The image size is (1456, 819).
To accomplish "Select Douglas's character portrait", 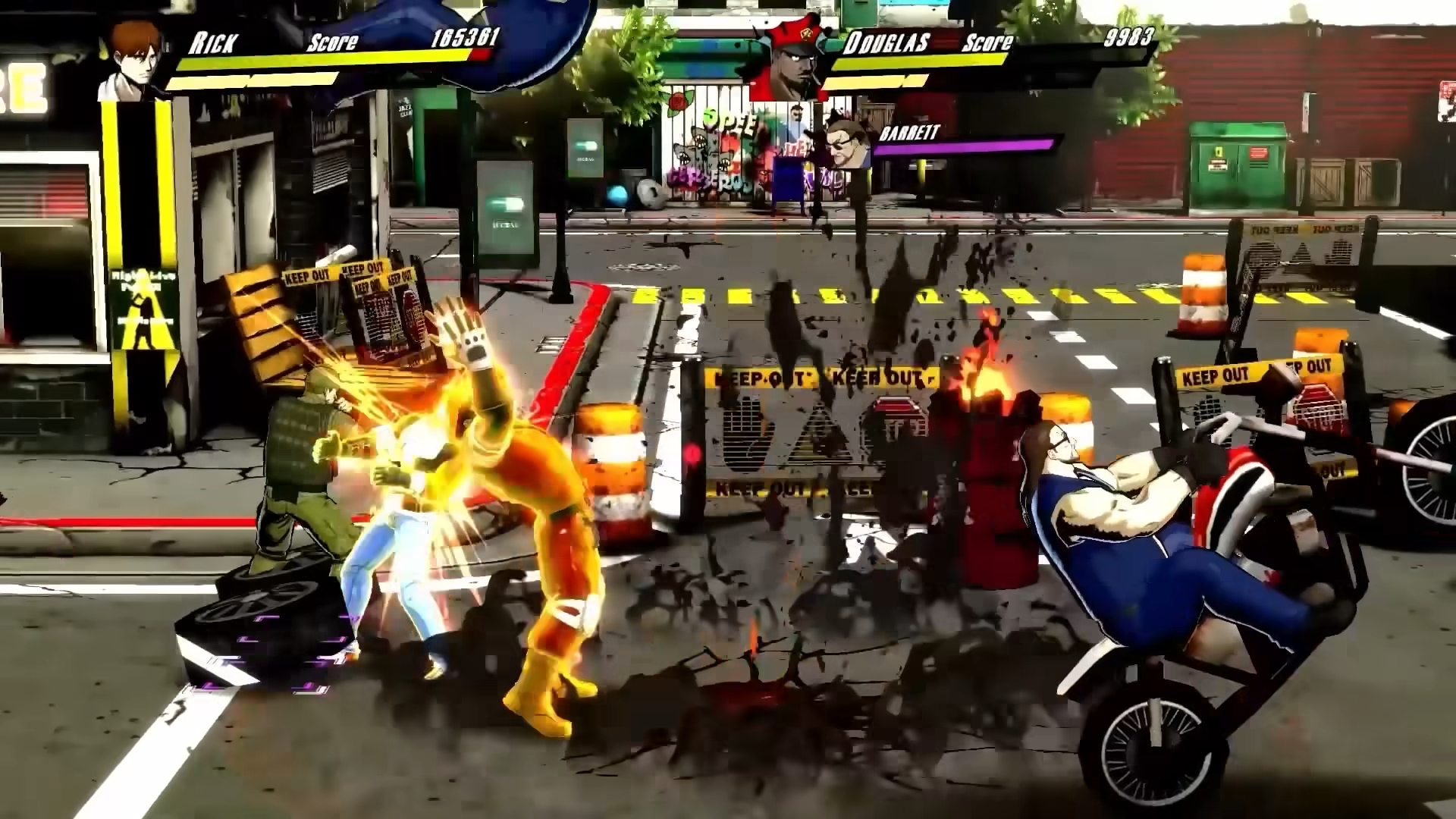I will point(789,64).
